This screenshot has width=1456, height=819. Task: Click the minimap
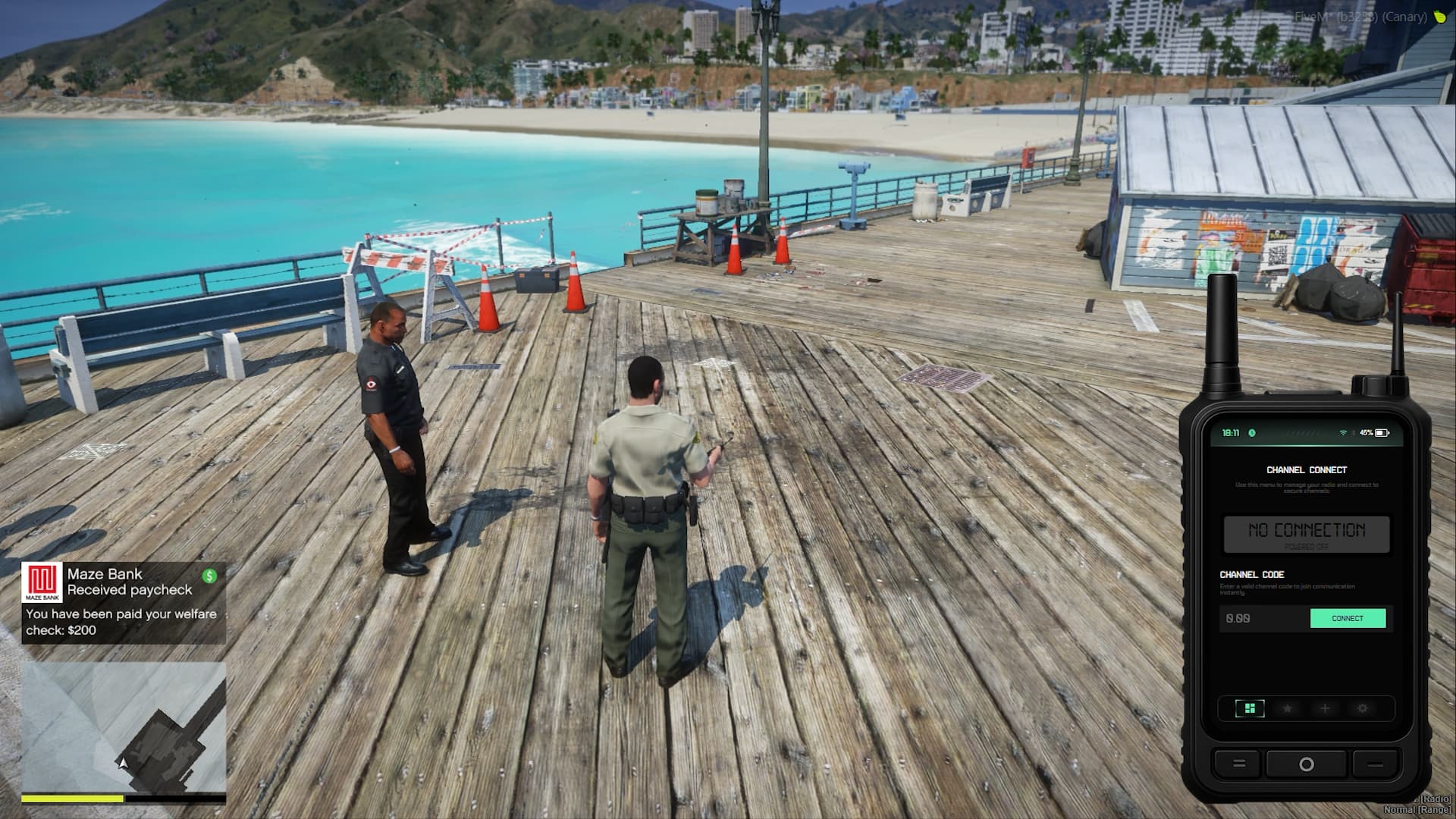pyautogui.click(x=124, y=727)
